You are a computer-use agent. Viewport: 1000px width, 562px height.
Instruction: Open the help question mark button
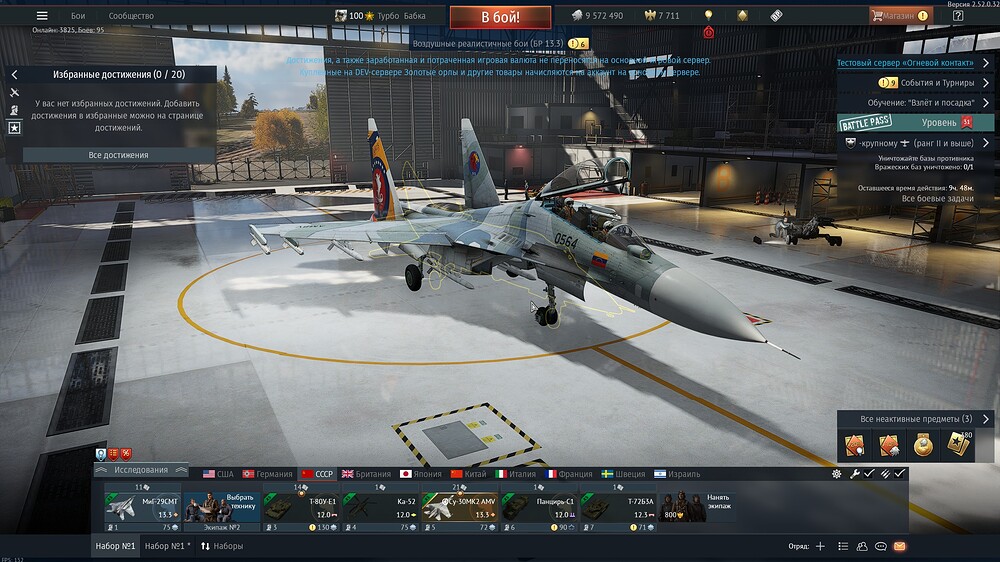tap(958, 16)
